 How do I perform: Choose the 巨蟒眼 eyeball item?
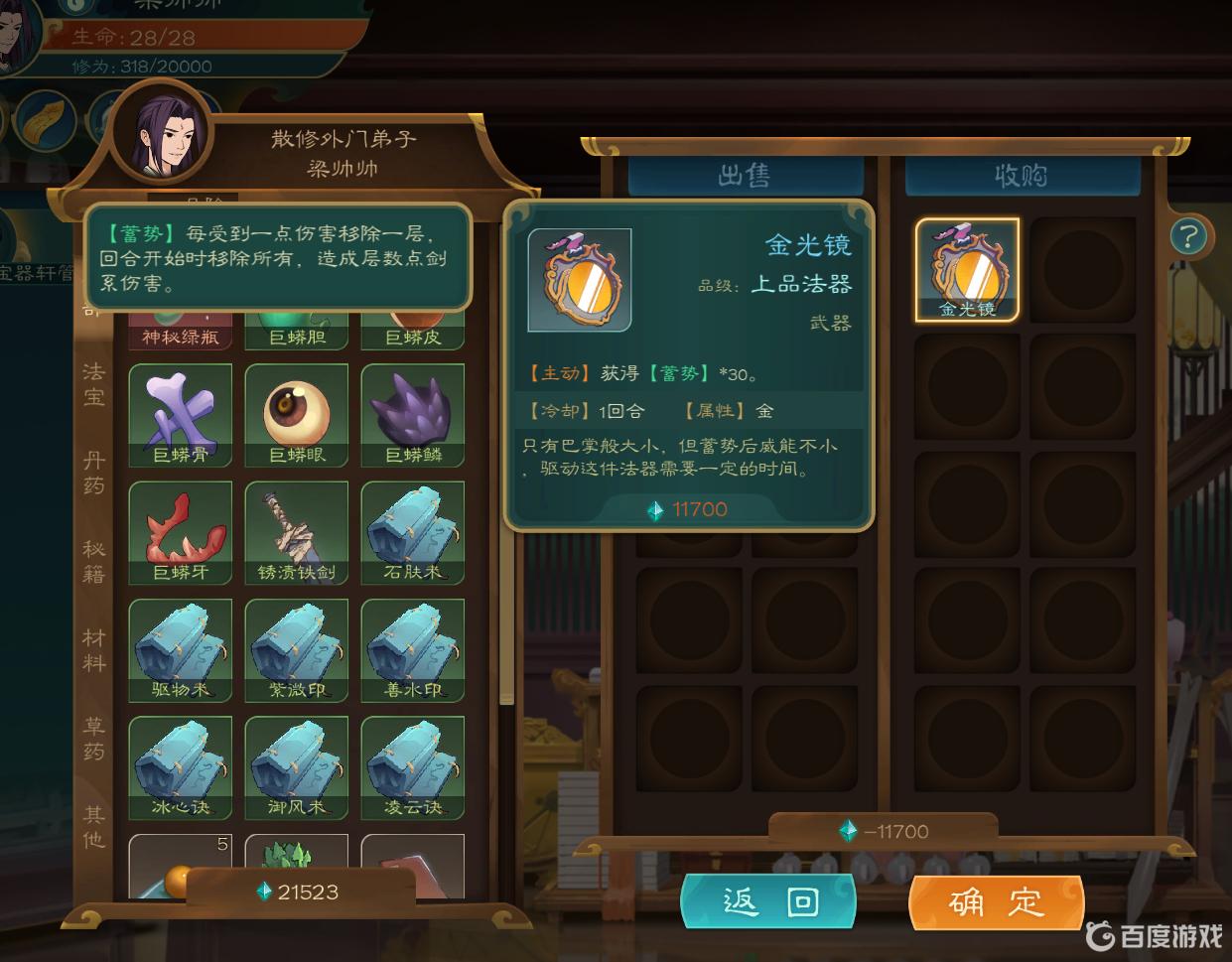[297, 415]
